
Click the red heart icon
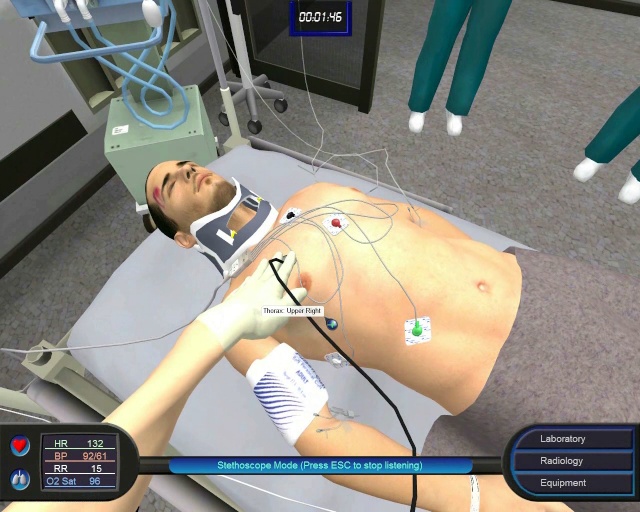(x=20, y=446)
